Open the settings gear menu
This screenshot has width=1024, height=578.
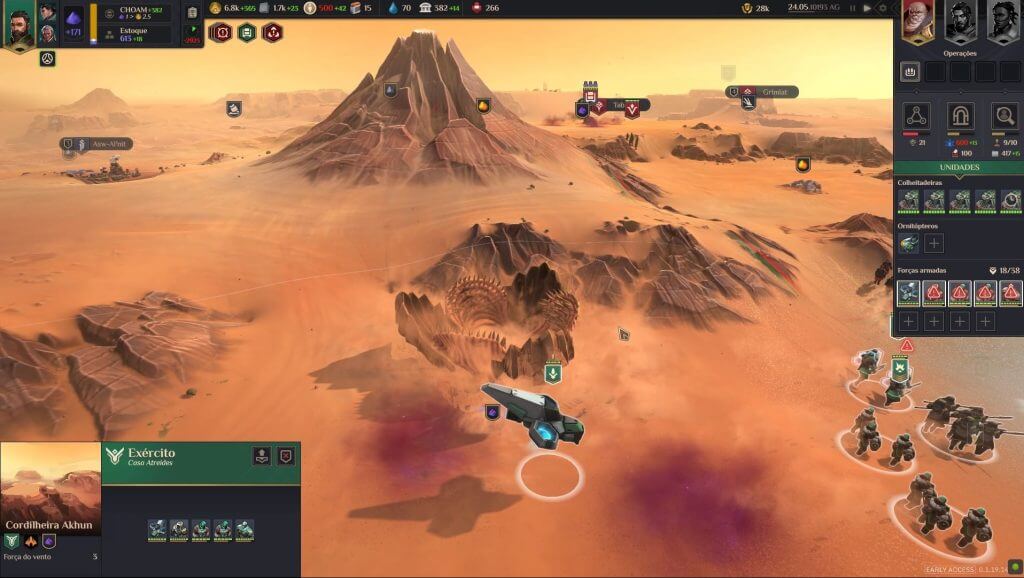click(x=882, y=8)
